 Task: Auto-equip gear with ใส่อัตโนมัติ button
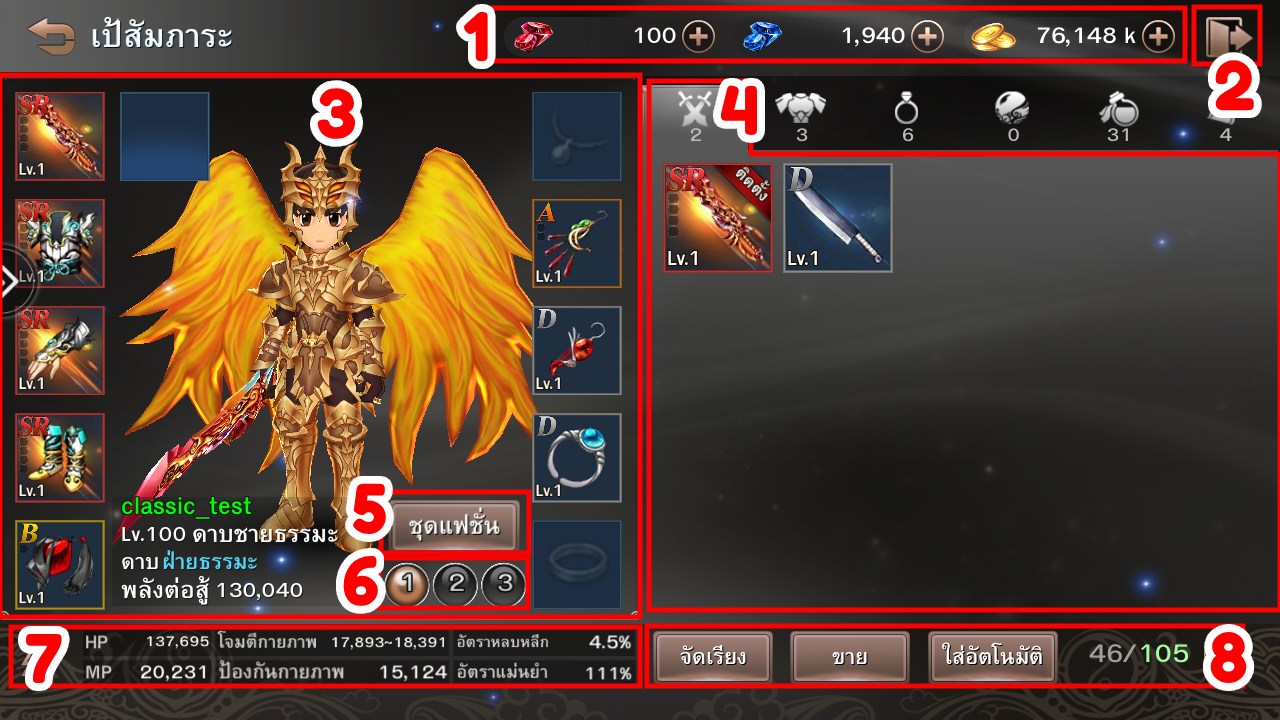pyautogui.click(x=992, y=657)
